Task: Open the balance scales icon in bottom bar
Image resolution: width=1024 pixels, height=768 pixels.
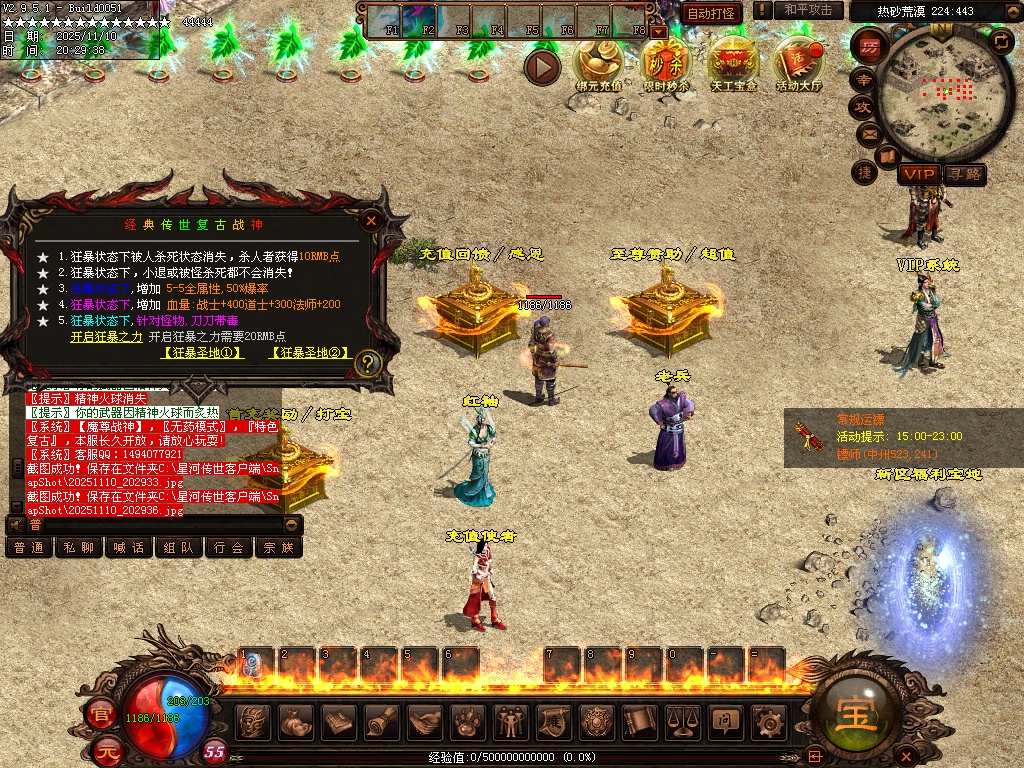Action: [x=682, y=720]
